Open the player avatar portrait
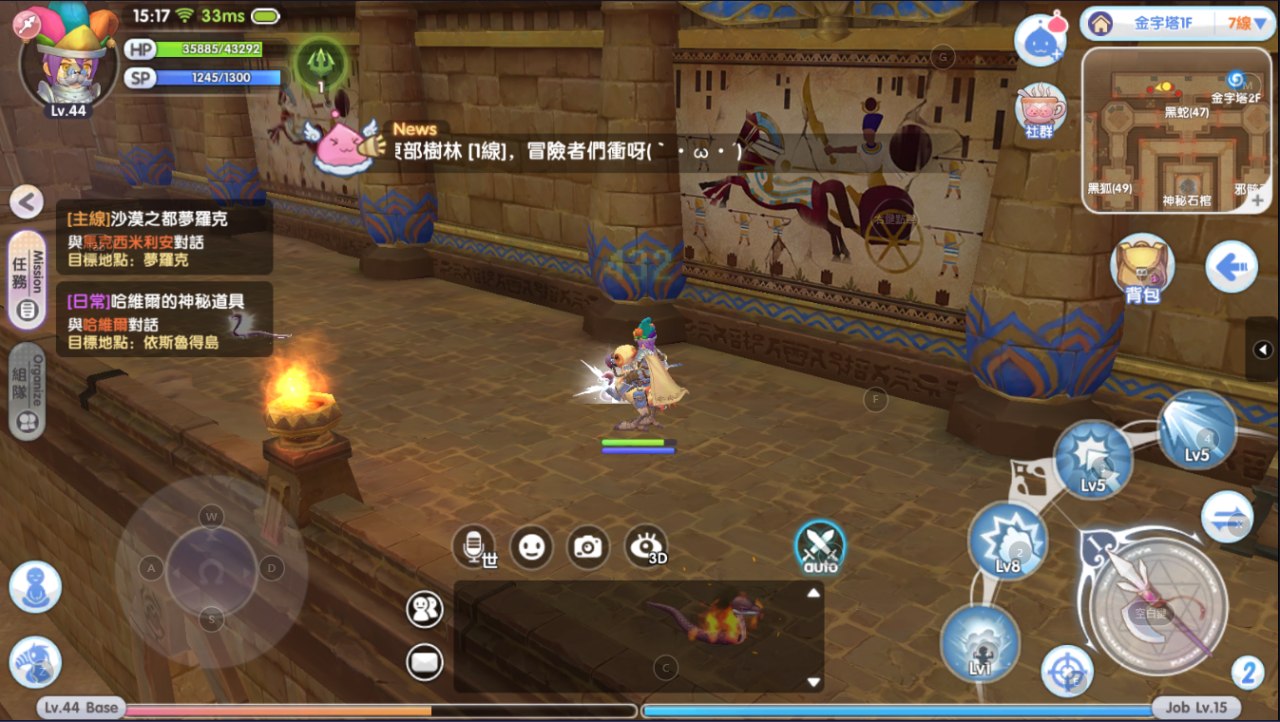Screen dimensions: 1280x722 66,62
